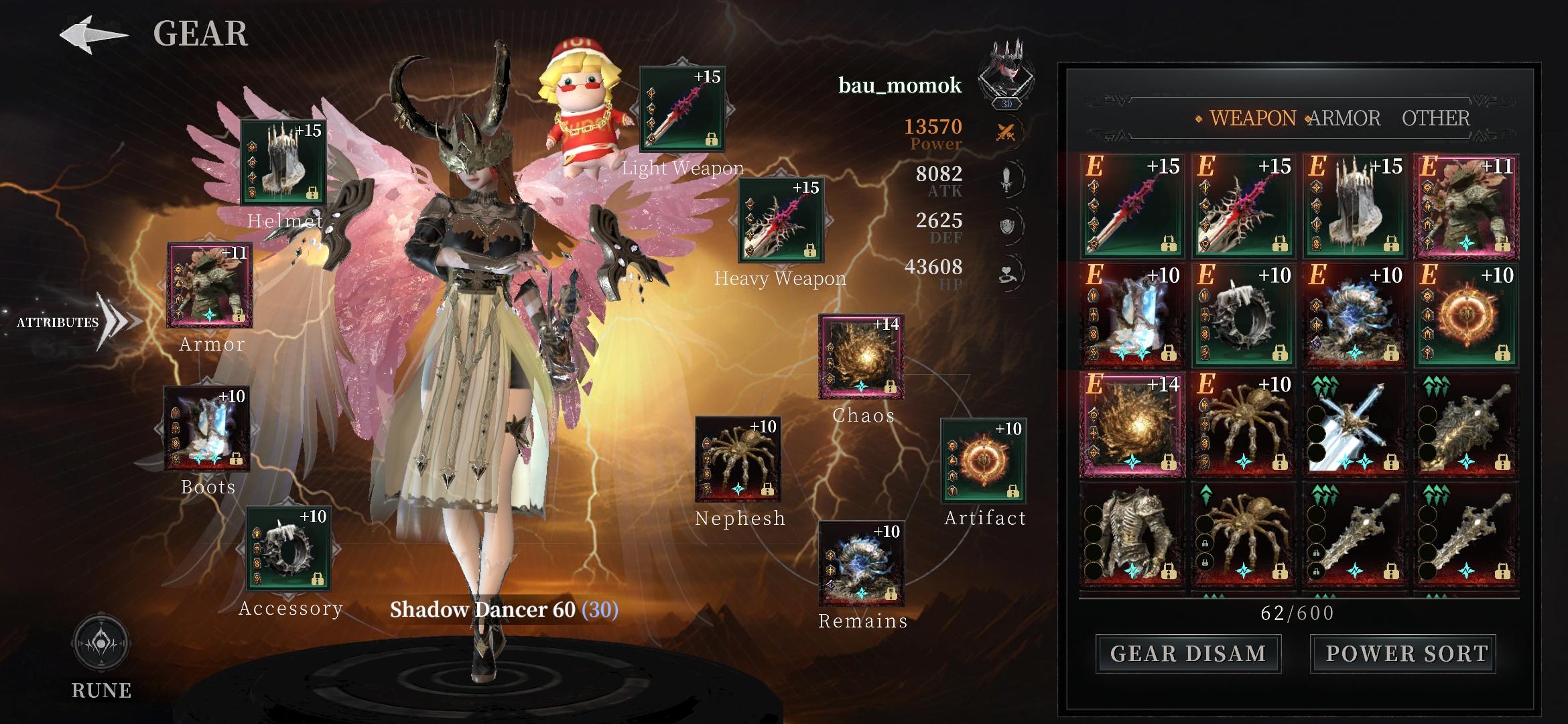Select the crossed swords item in inventory
This screenshot has width=1568, height=724.
point(1354,426)
